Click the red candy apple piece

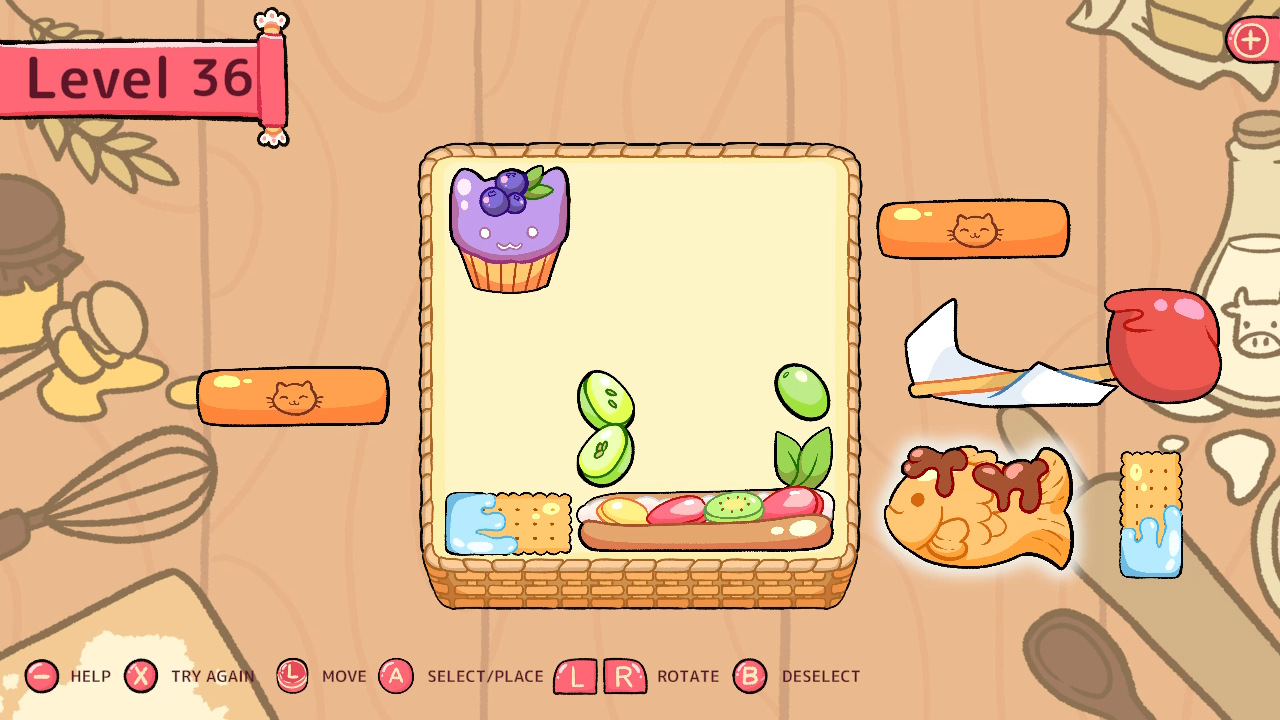[1162, 344]
